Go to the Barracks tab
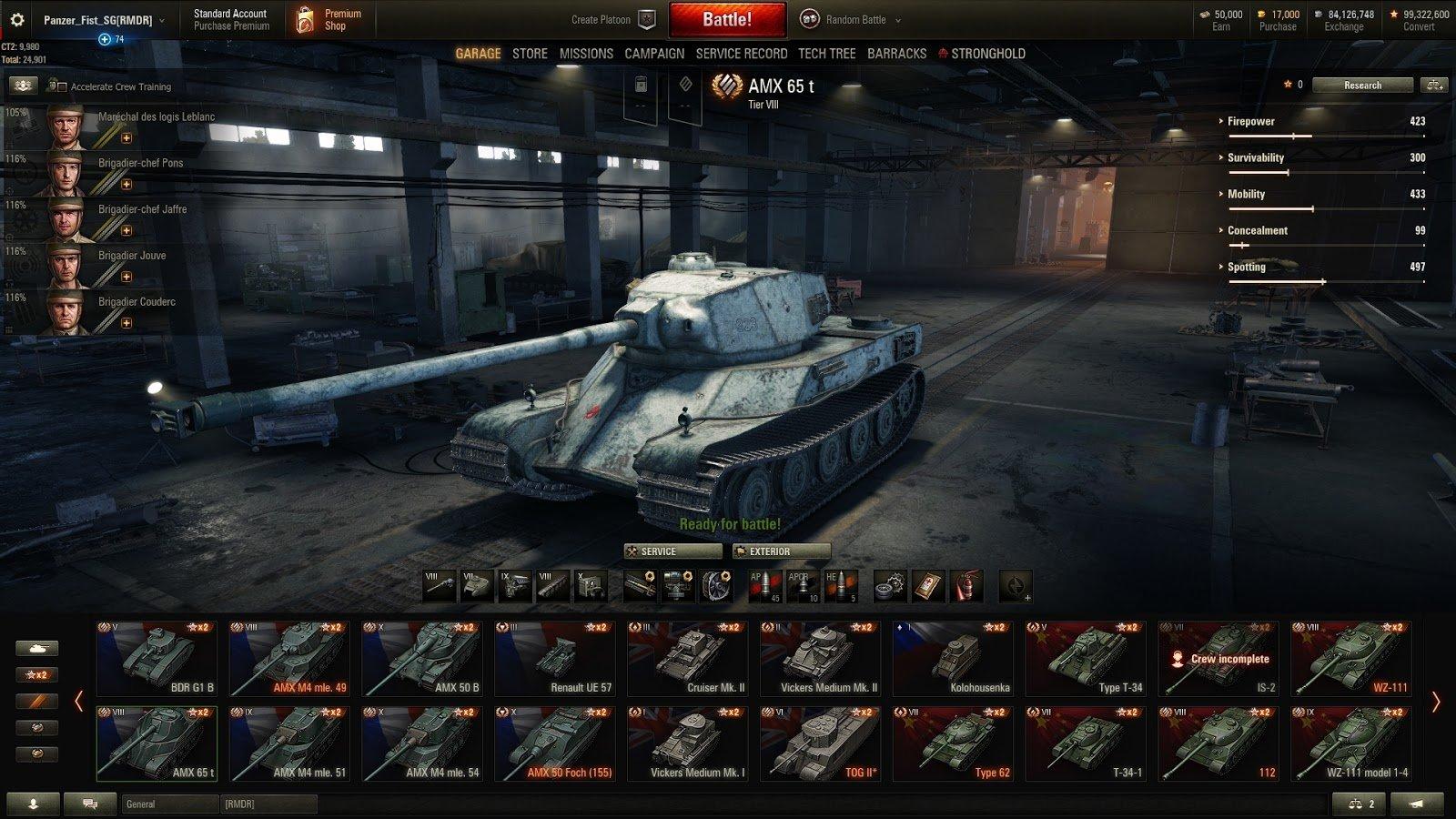This screenshot has height=819, width=1456. [x=896, y=54]
